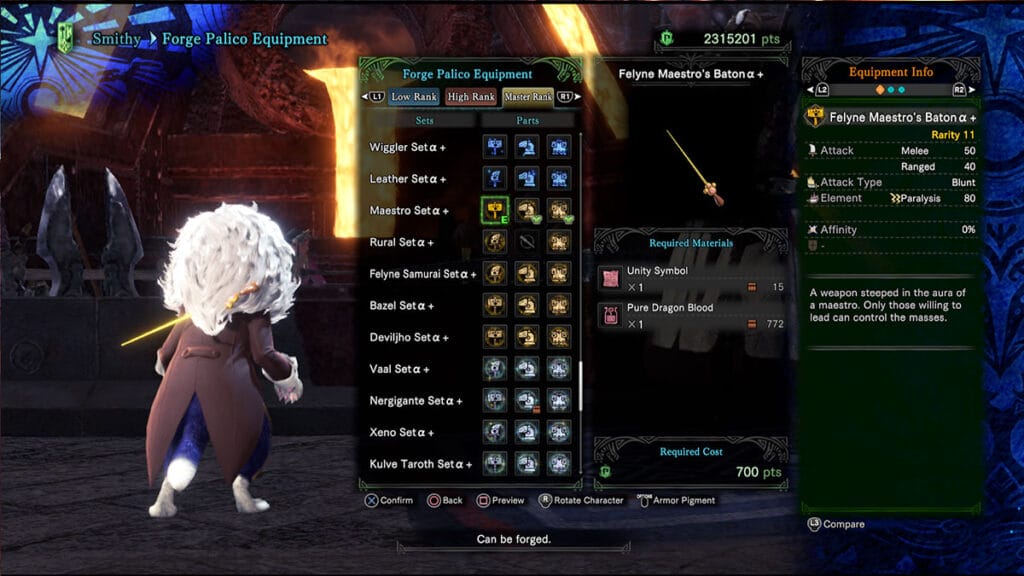Viewport: 1024px width, 576px height.
Task: Switch to the Low Rank tab
Action: tap(414, 97)
